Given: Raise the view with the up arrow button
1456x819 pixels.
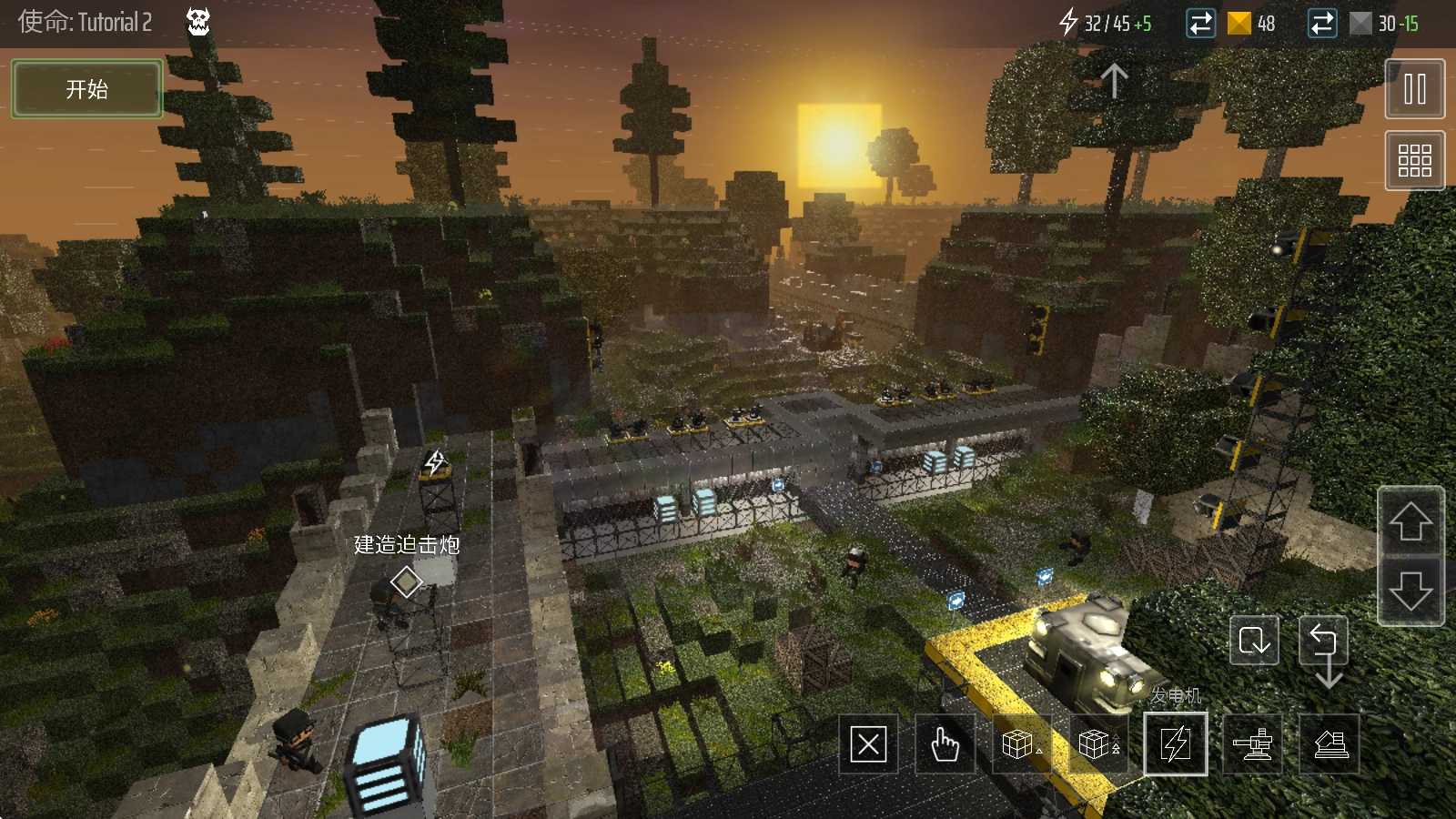Looking at the screenshot, I should [x=1410, y=522].
